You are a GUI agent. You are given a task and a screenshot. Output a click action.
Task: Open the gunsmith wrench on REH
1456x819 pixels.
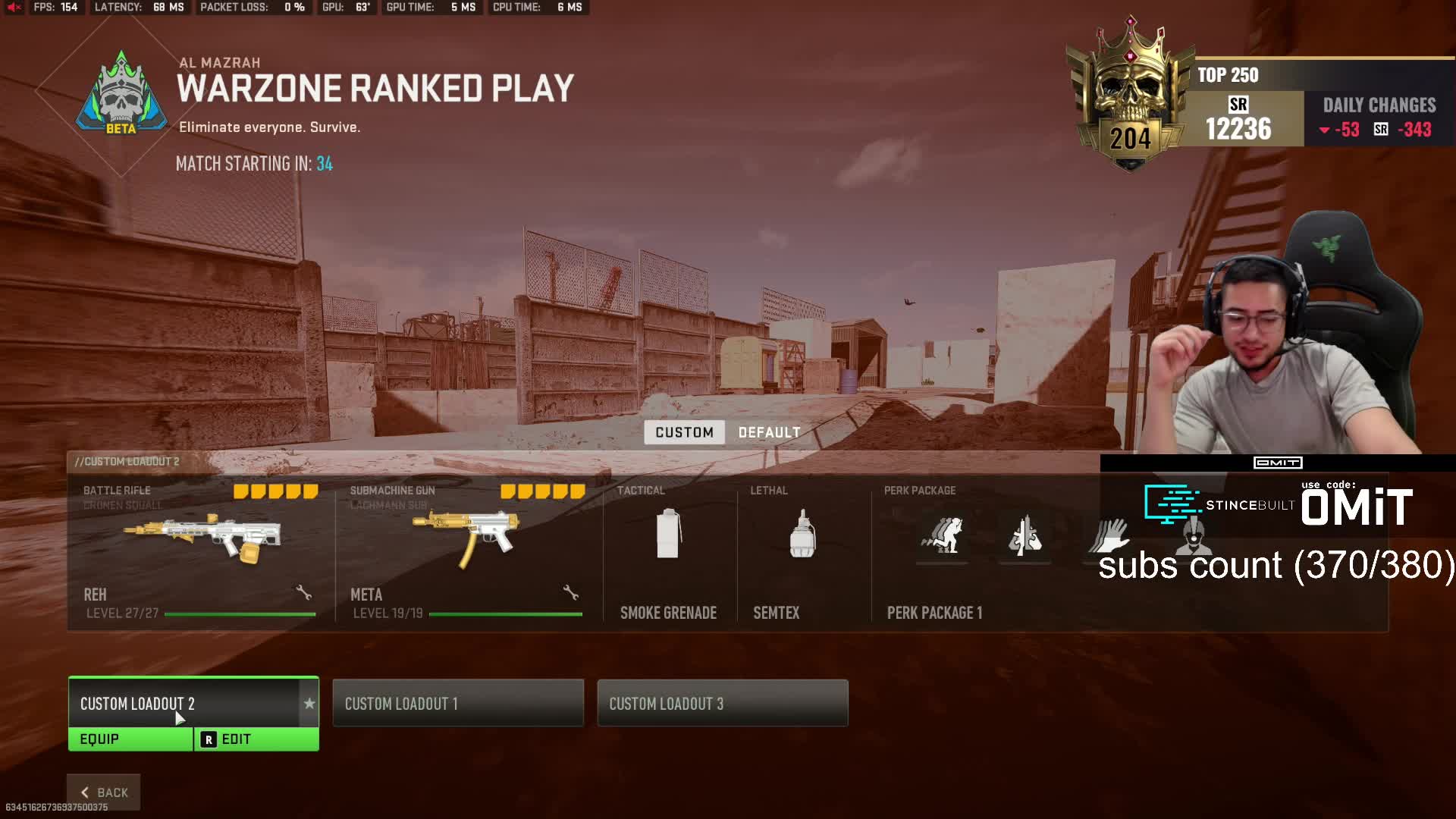pyautogui.click(x=304, y=592)
